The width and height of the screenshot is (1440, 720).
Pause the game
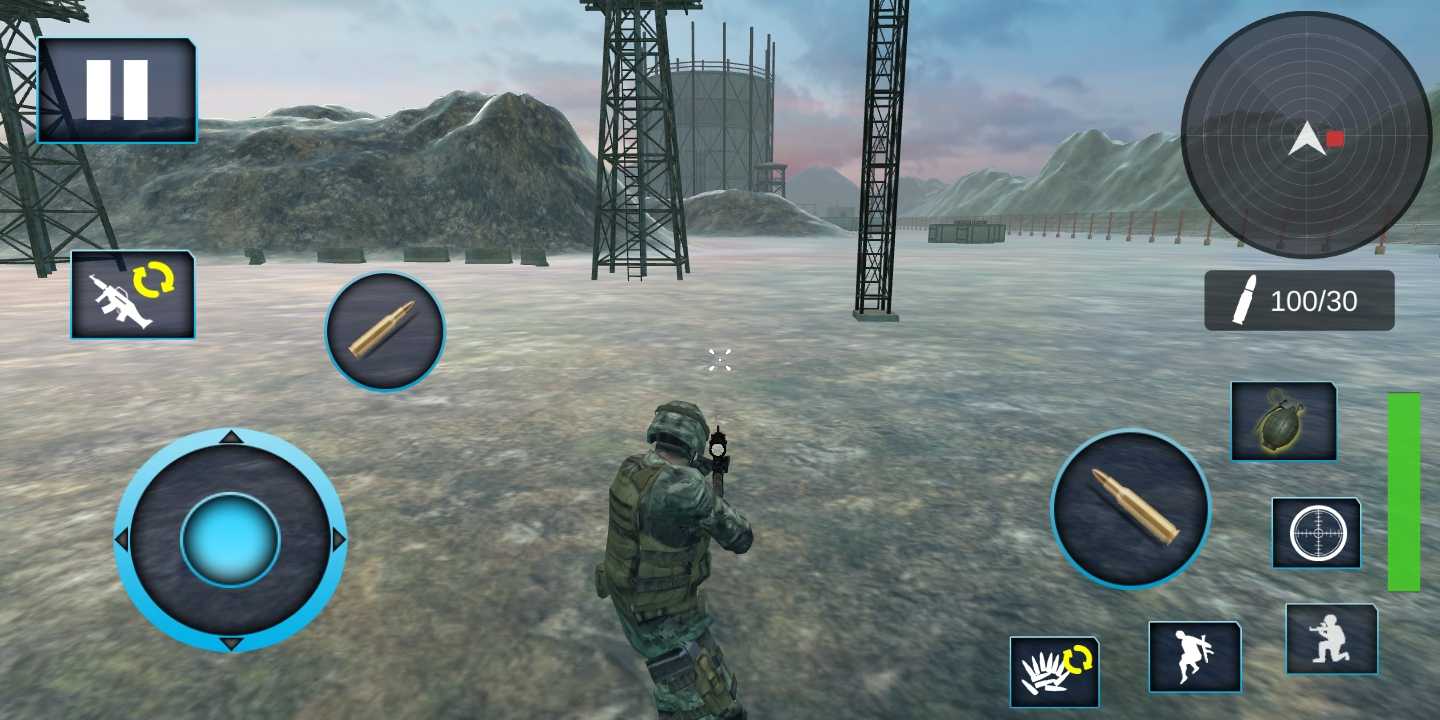coord(115,88)
